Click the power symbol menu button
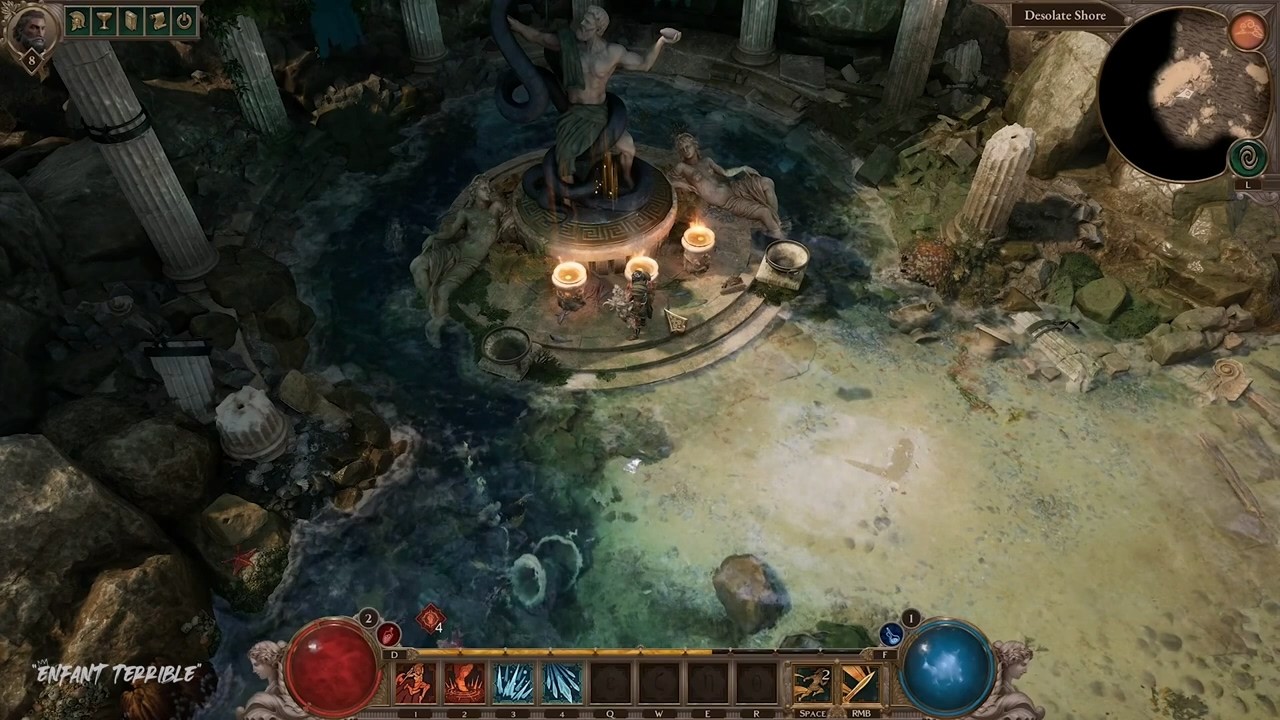 [x=183, y=21]
